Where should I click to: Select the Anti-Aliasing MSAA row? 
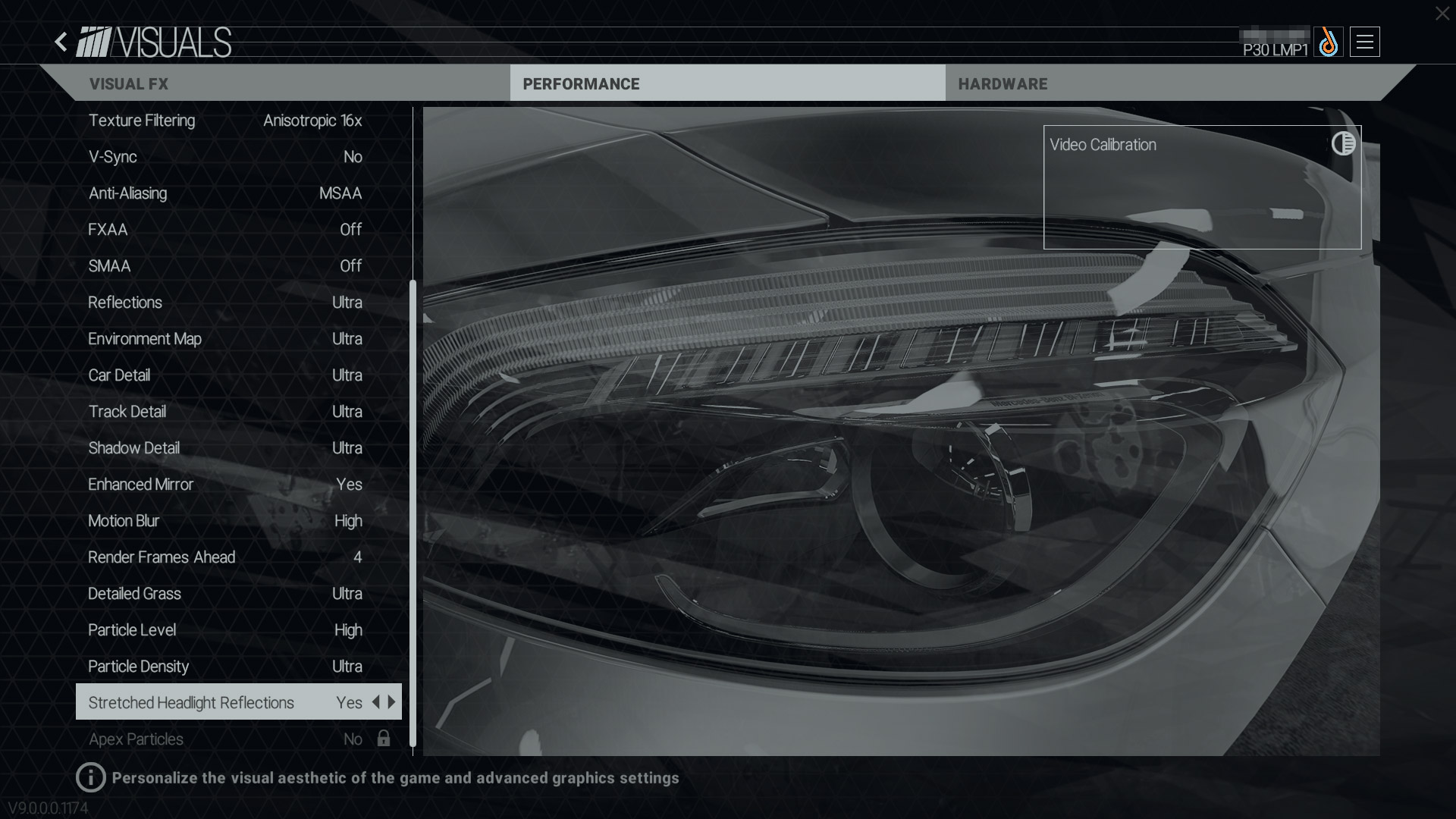tap(225, 193)
